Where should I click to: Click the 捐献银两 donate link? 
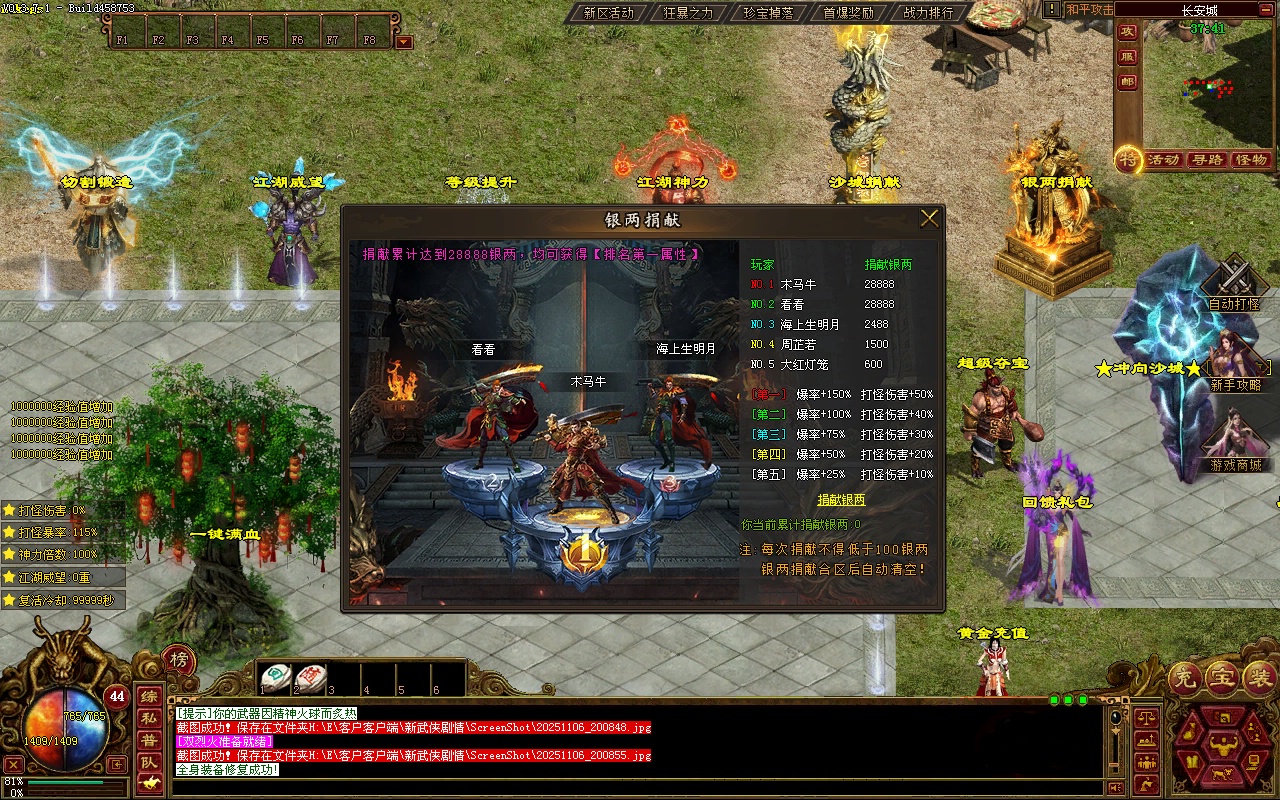841,500
